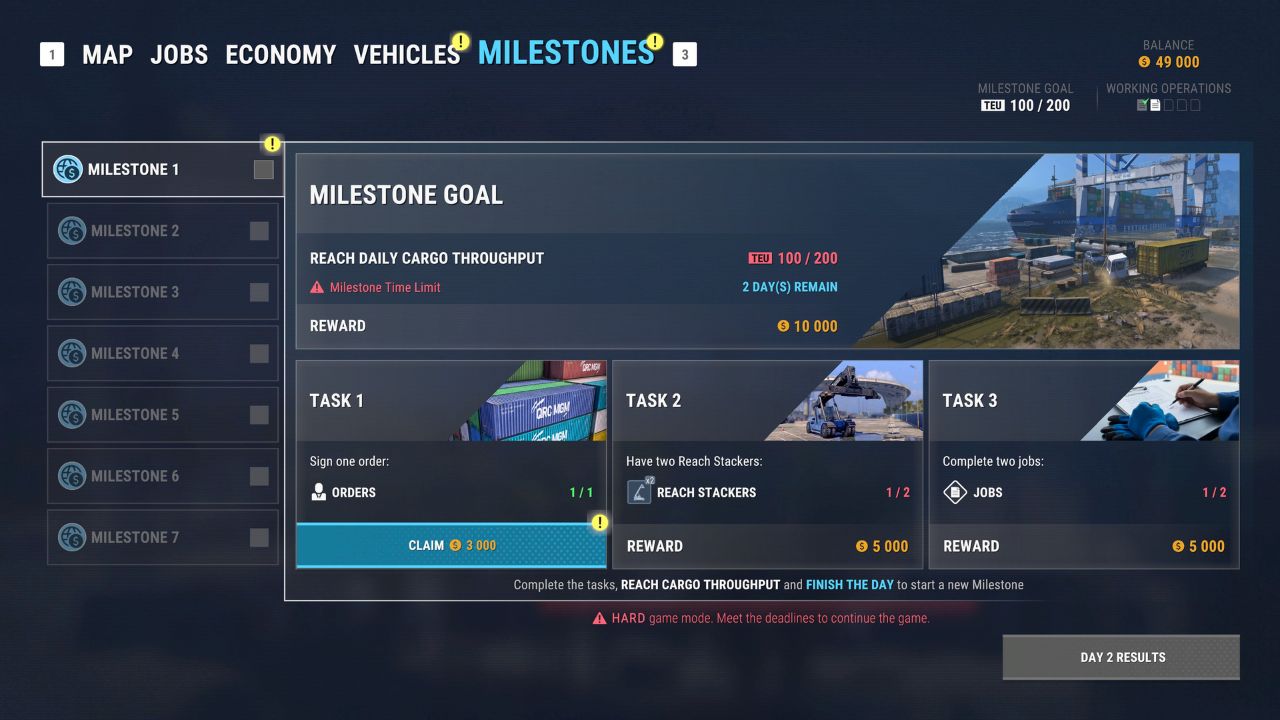Select the Task 2 Reach Stackers card

pyautogui.click(x=767, y=464)
